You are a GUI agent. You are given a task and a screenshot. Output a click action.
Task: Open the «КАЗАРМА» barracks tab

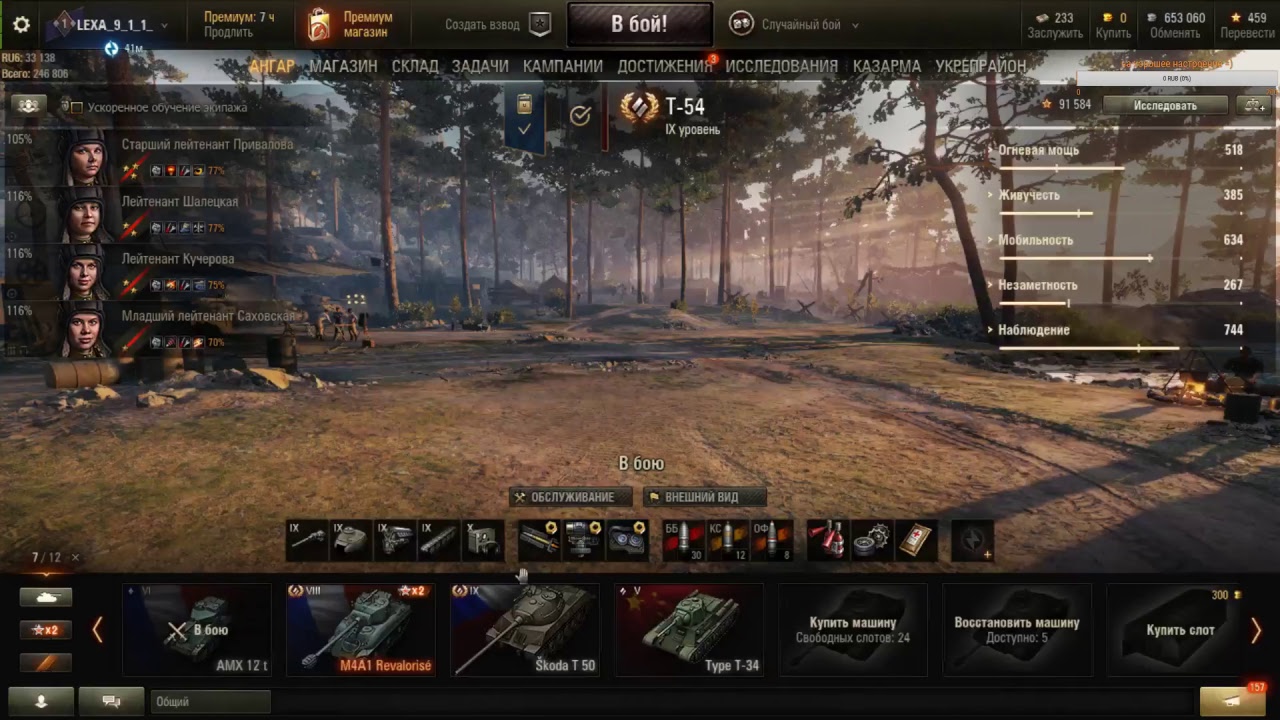(x=886, y=66)
